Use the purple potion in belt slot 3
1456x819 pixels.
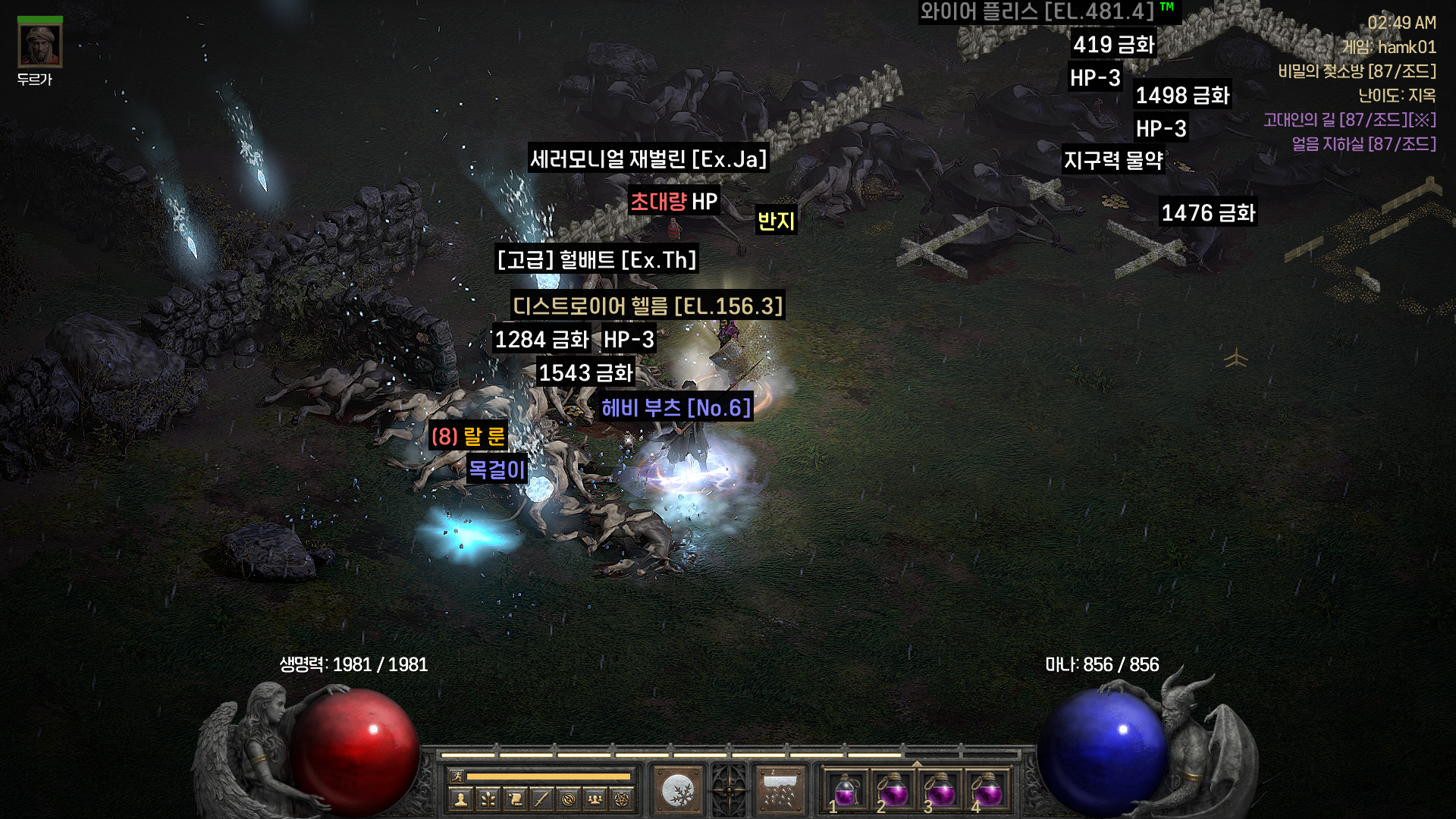(x=940, y=791)
